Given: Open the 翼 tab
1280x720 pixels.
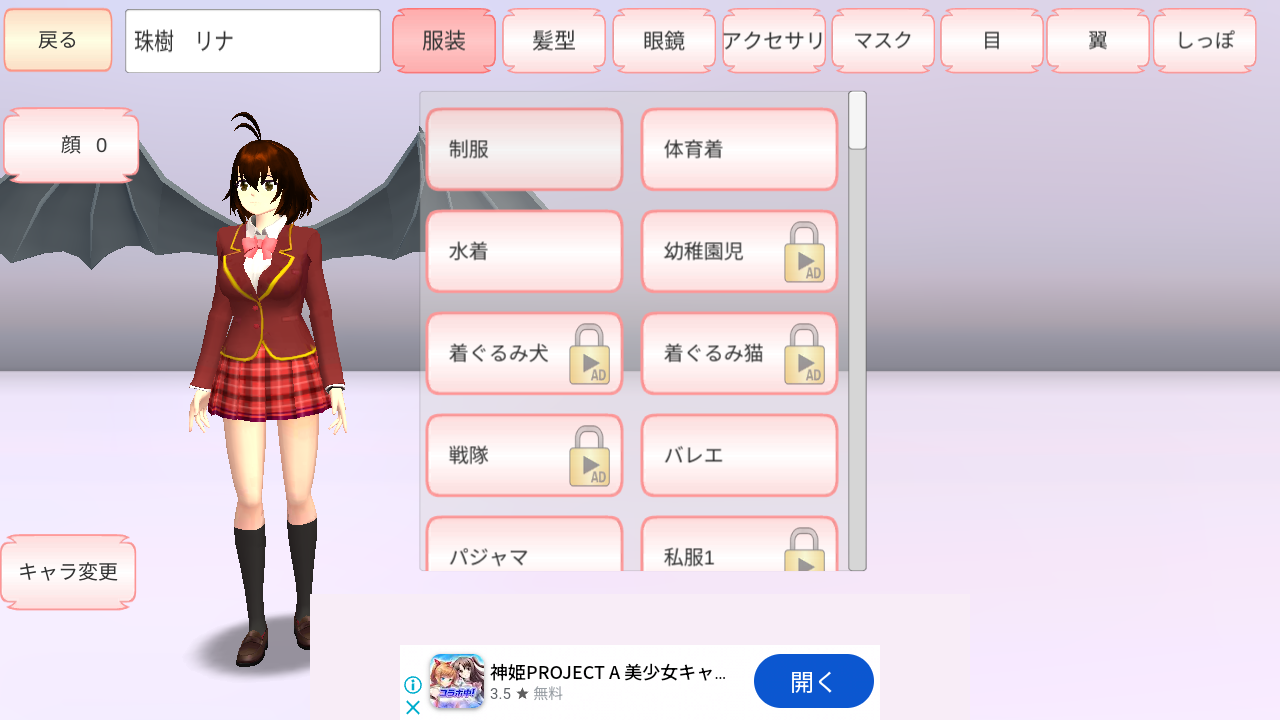Looking at the screenshot, I should tap(1097, 40).
